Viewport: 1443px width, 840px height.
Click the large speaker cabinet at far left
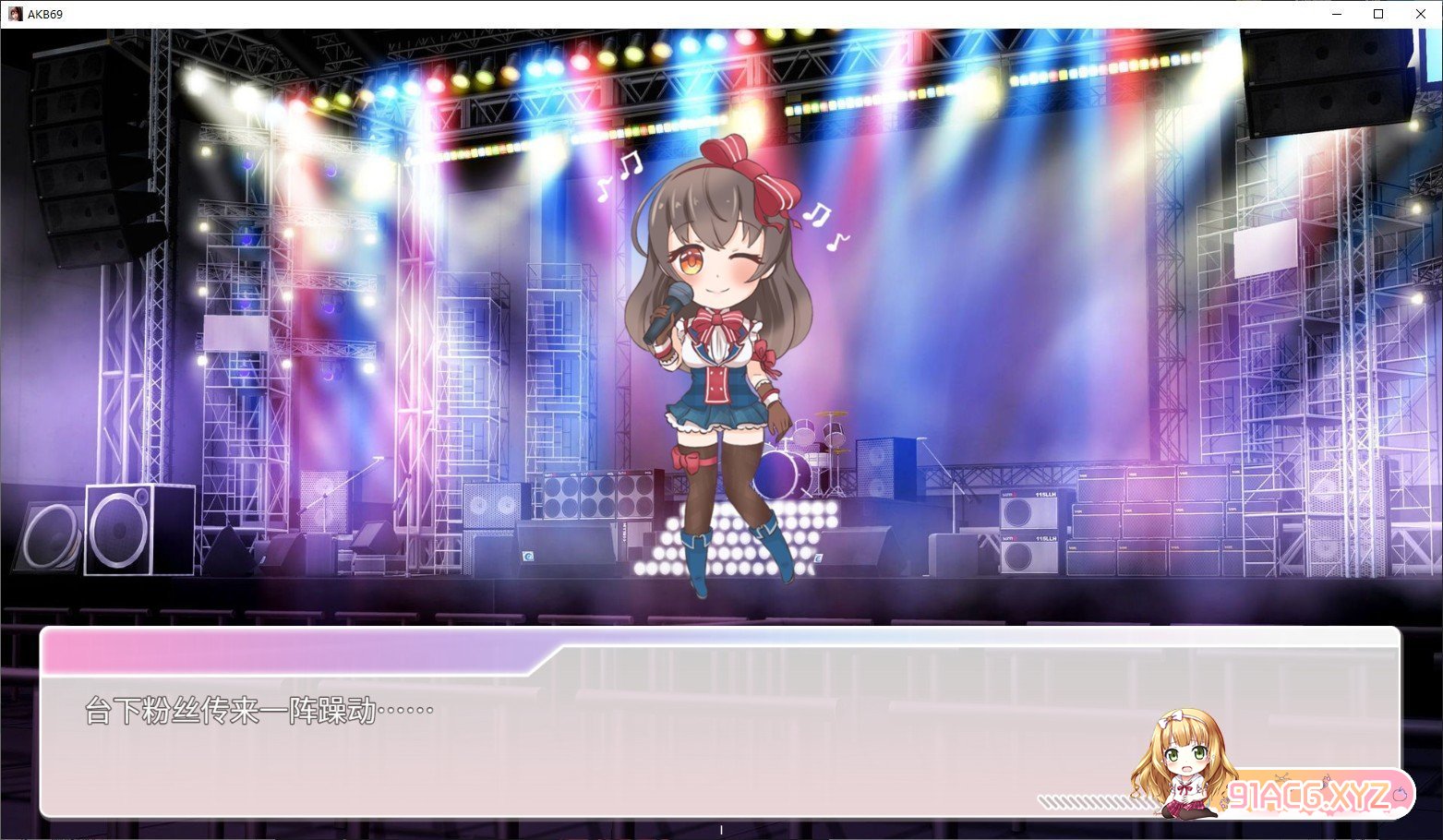click(120, 531)
